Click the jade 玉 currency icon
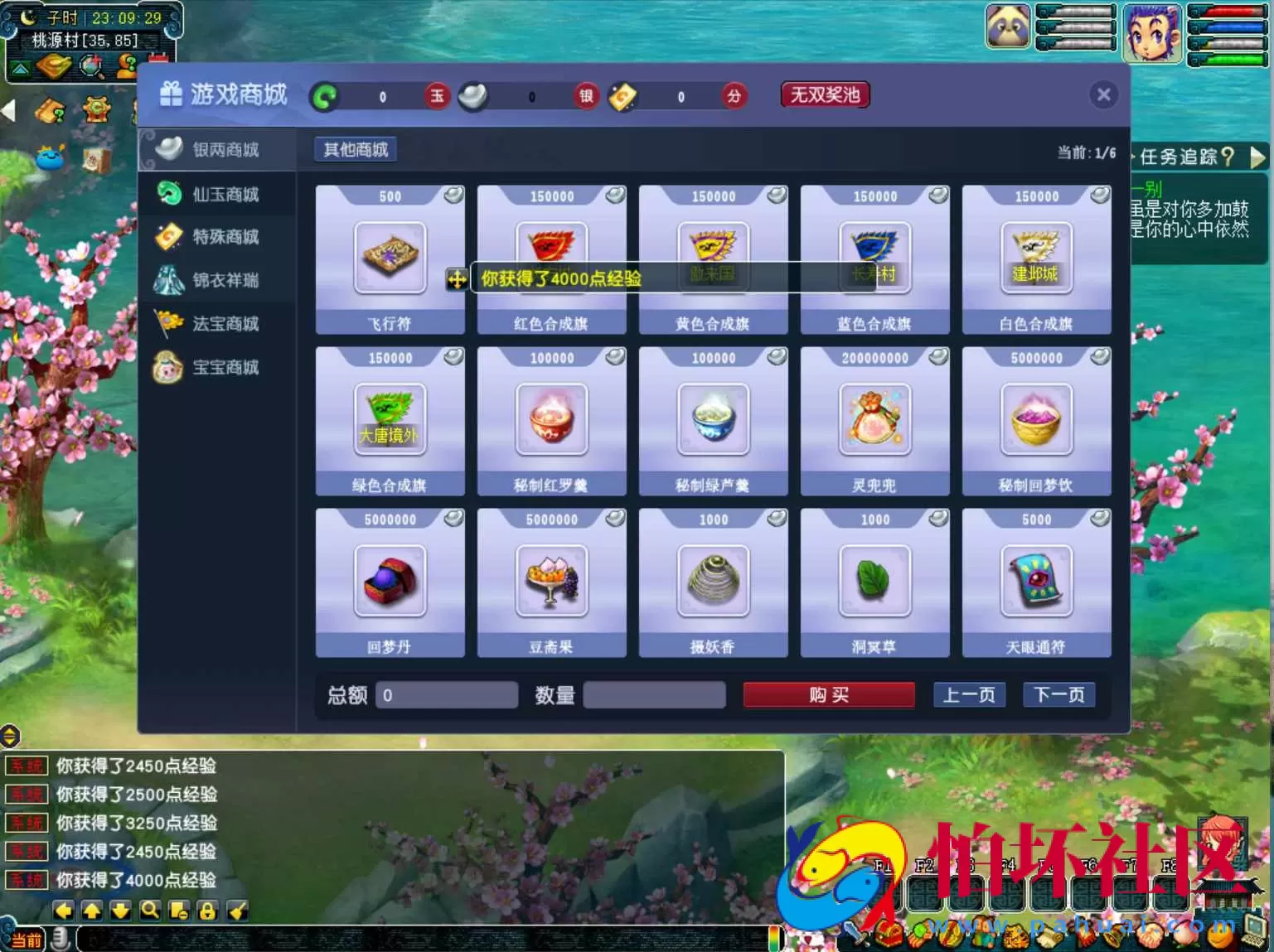 click(x=437, y=96)
